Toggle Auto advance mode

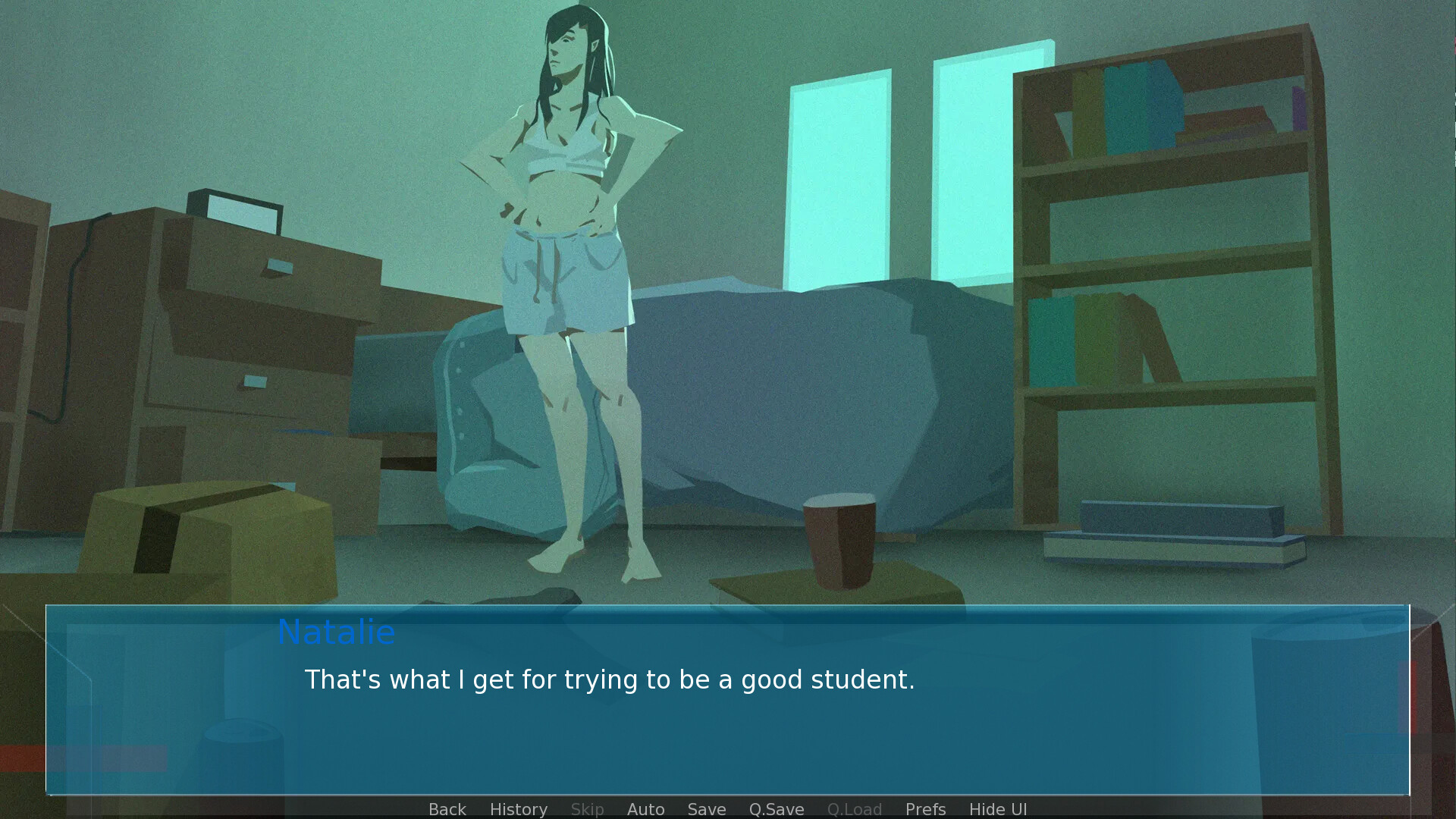coord(645,809)
